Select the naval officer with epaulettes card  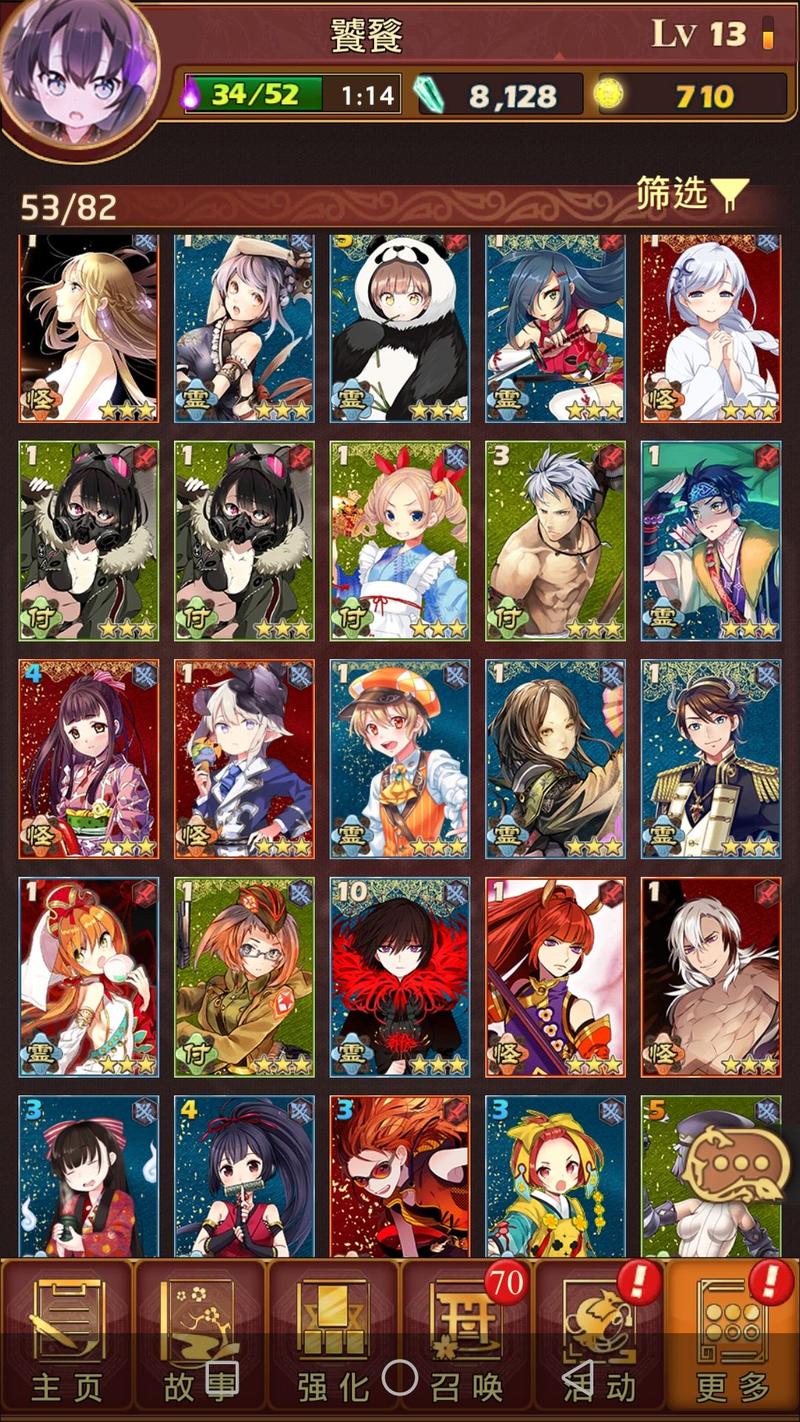[711, 758]
